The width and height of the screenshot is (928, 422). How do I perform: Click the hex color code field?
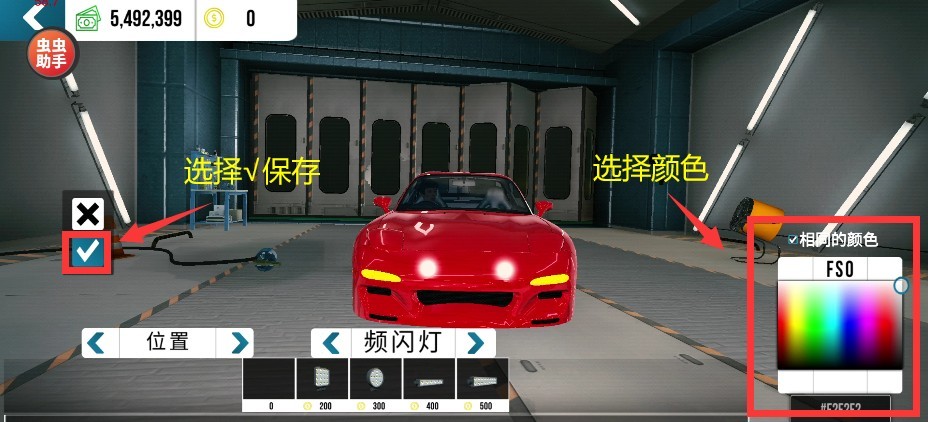click(839, 409)
